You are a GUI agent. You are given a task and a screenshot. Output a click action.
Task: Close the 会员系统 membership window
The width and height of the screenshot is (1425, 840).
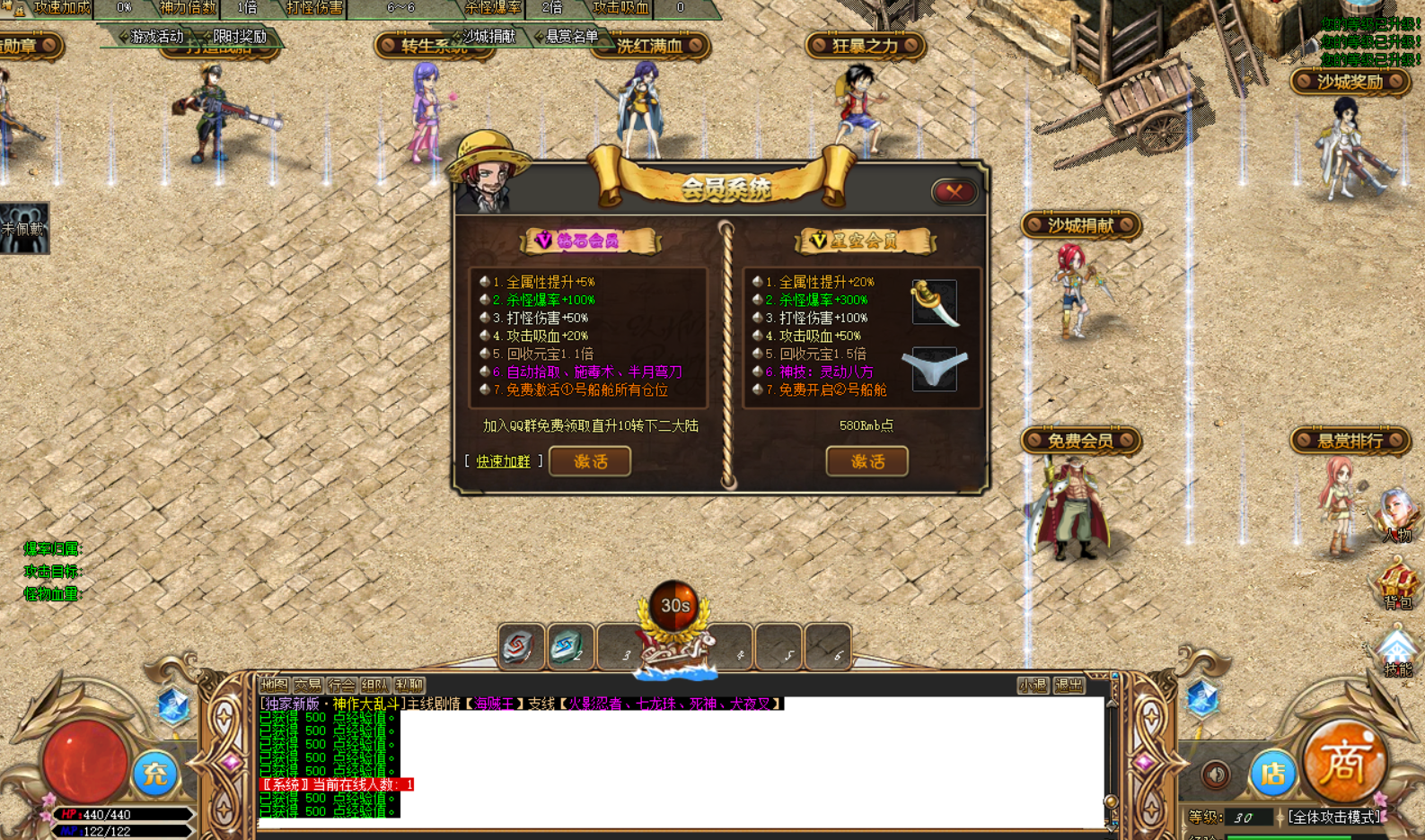[x=954, y=191]
